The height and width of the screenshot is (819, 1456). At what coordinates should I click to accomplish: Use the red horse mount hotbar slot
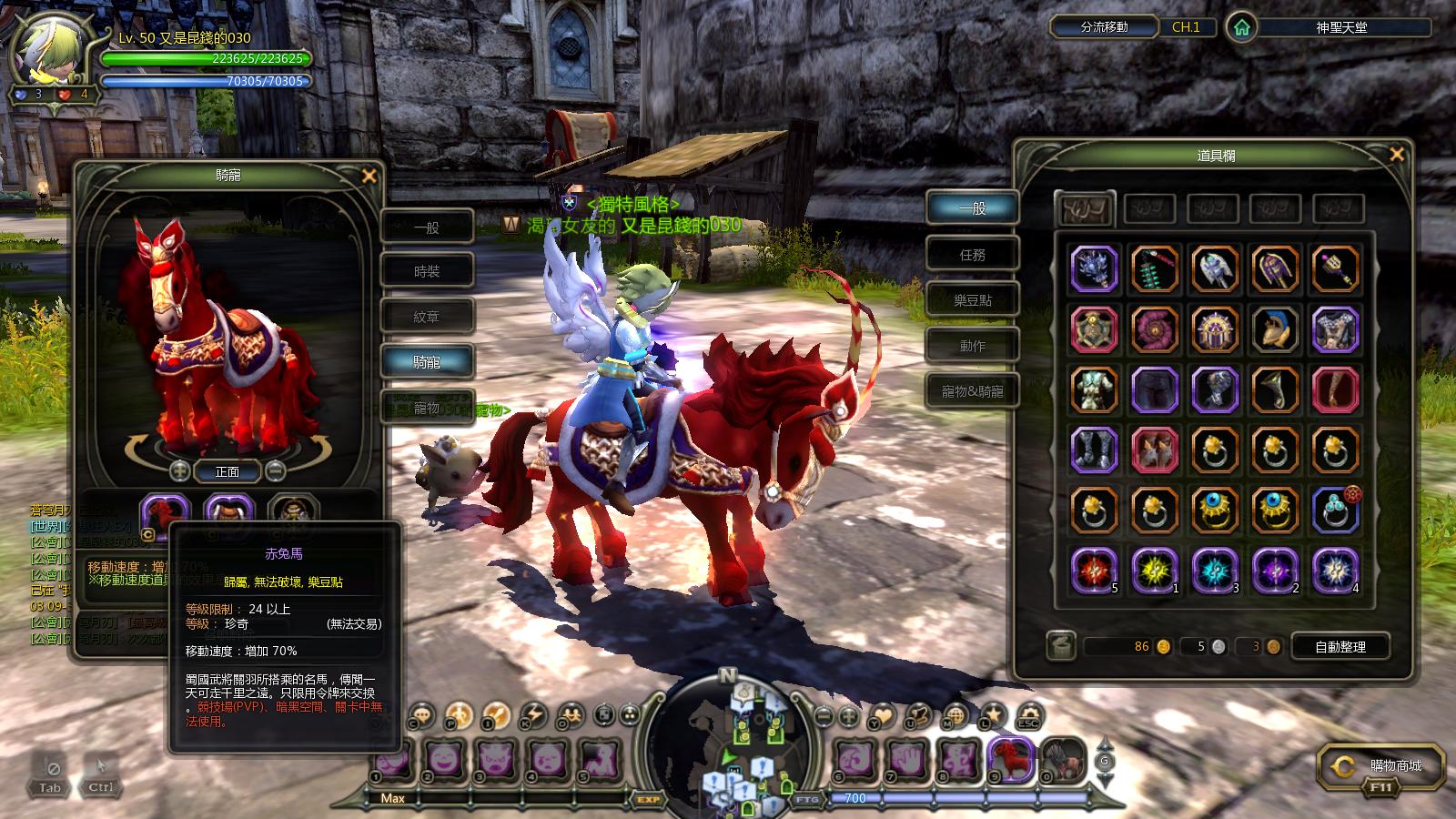[x=1012, y=758]
